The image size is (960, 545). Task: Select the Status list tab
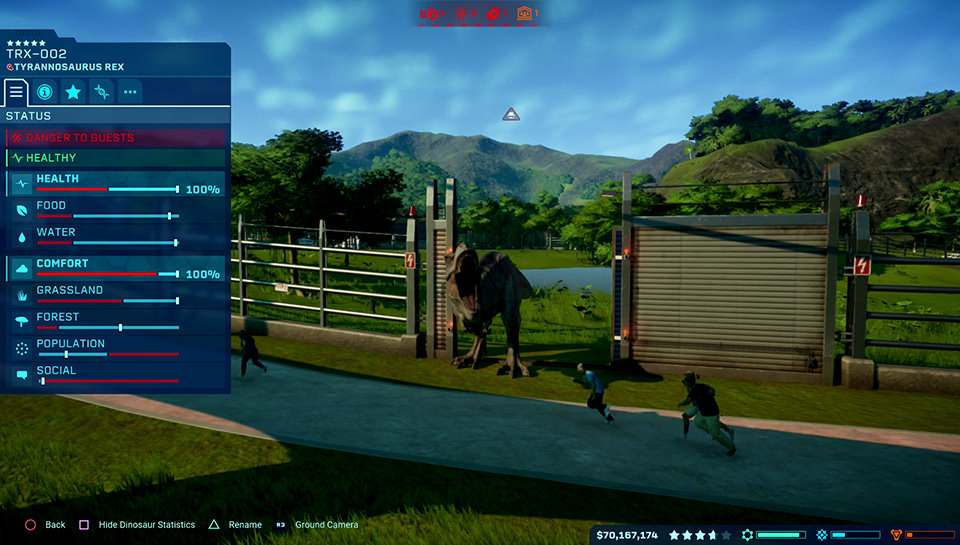click(x=16, y=92)
